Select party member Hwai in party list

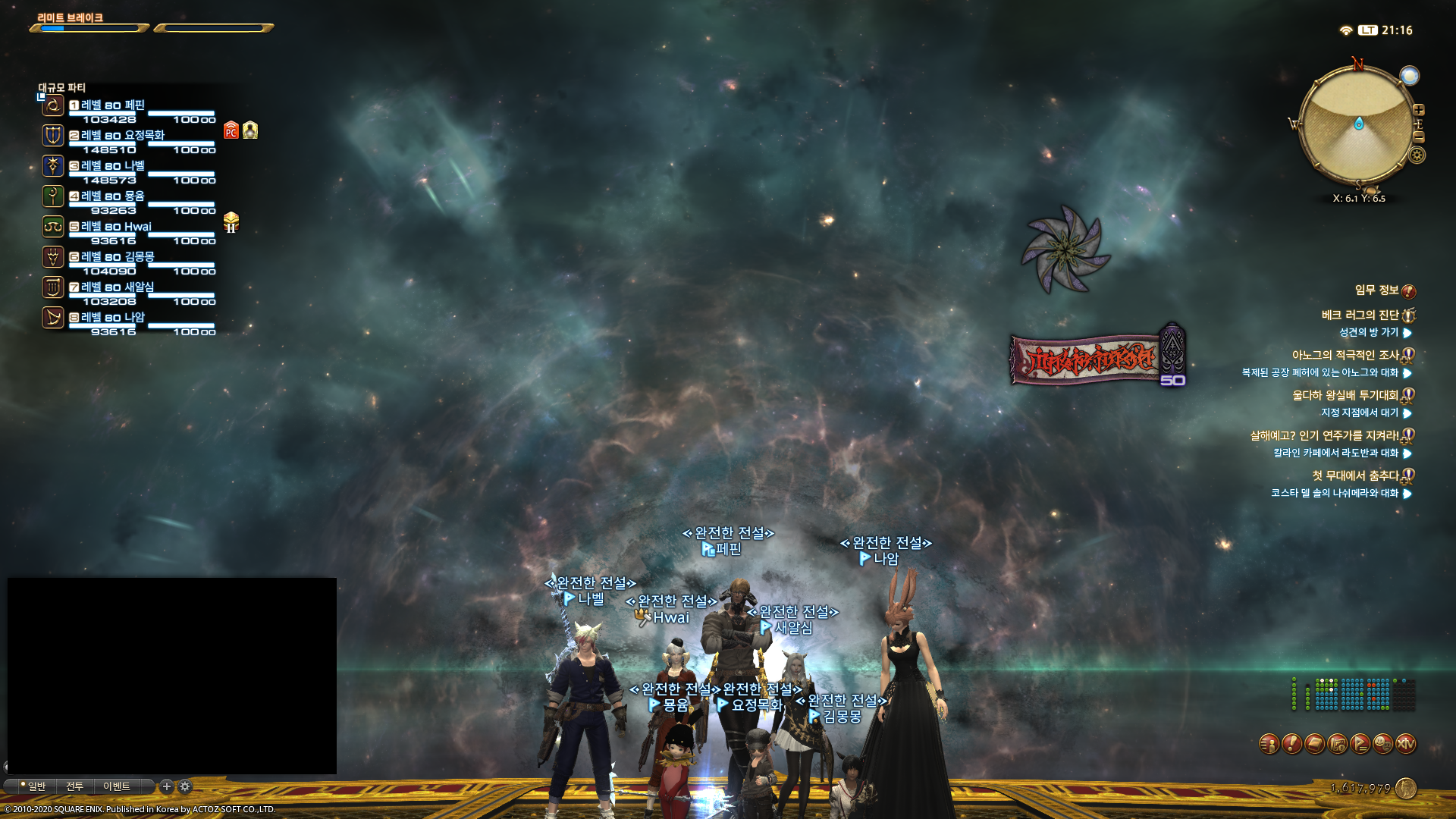[116, 227]
